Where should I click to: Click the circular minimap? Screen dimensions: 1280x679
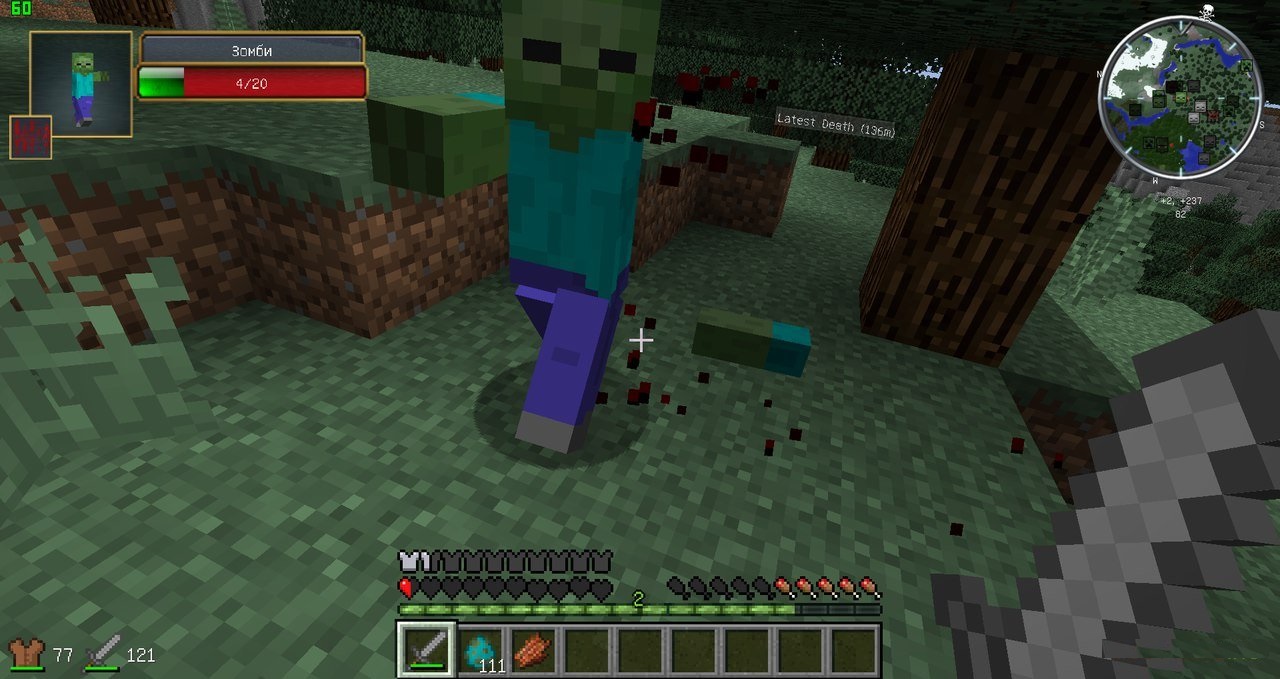coord(1180,99)
